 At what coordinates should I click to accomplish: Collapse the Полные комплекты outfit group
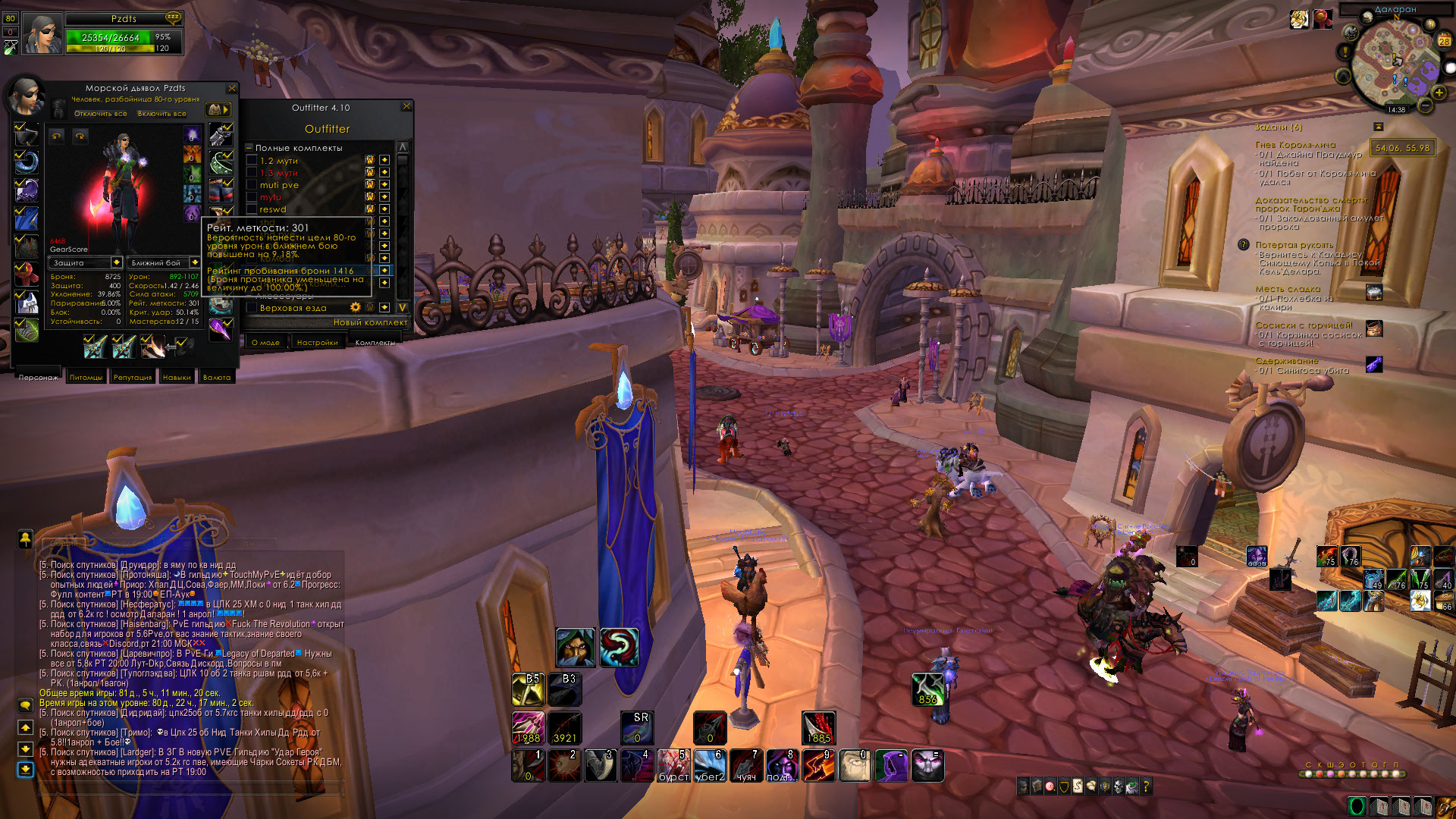click(249, 148)
